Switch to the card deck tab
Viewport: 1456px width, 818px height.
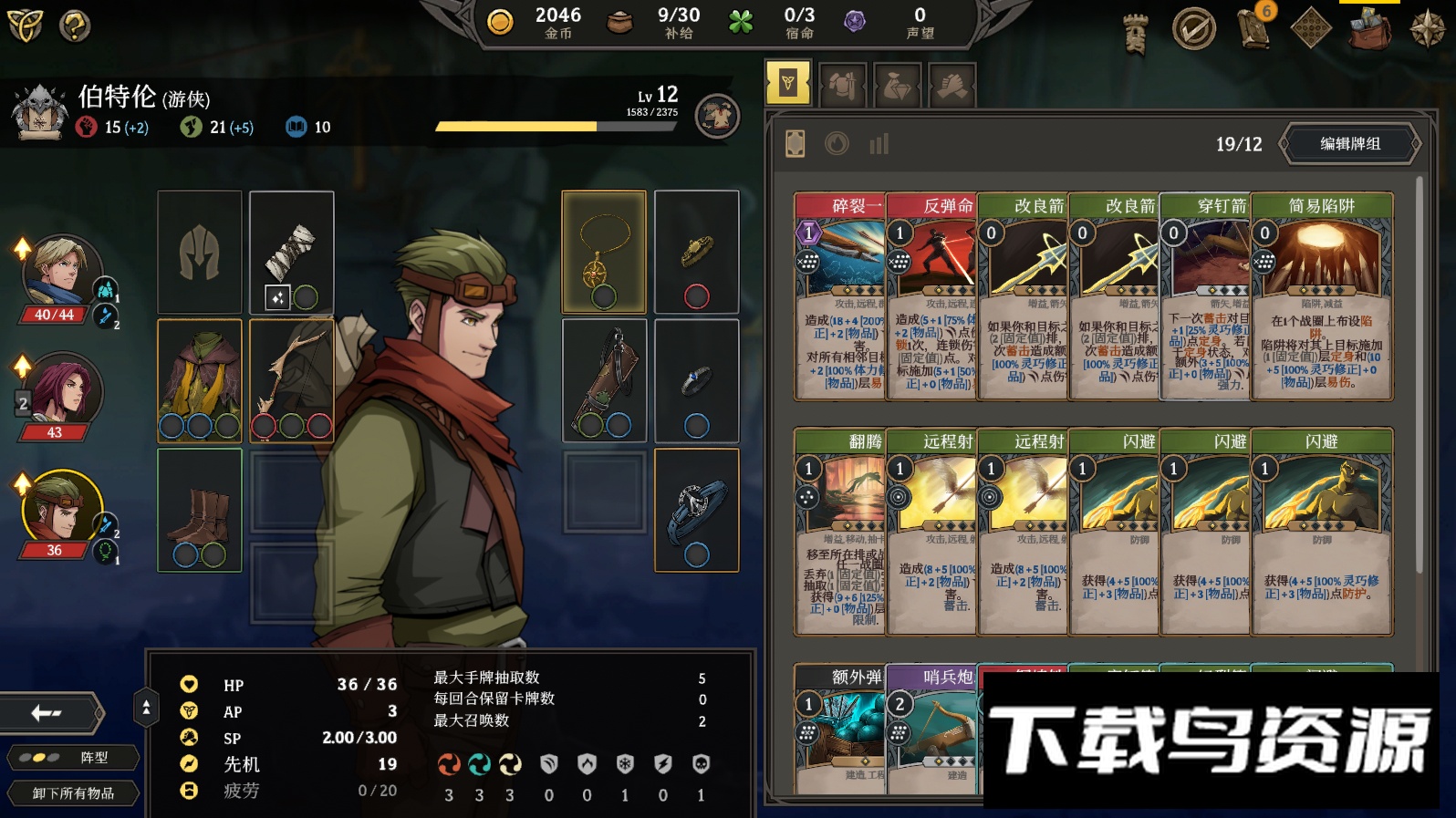point(788,84)
